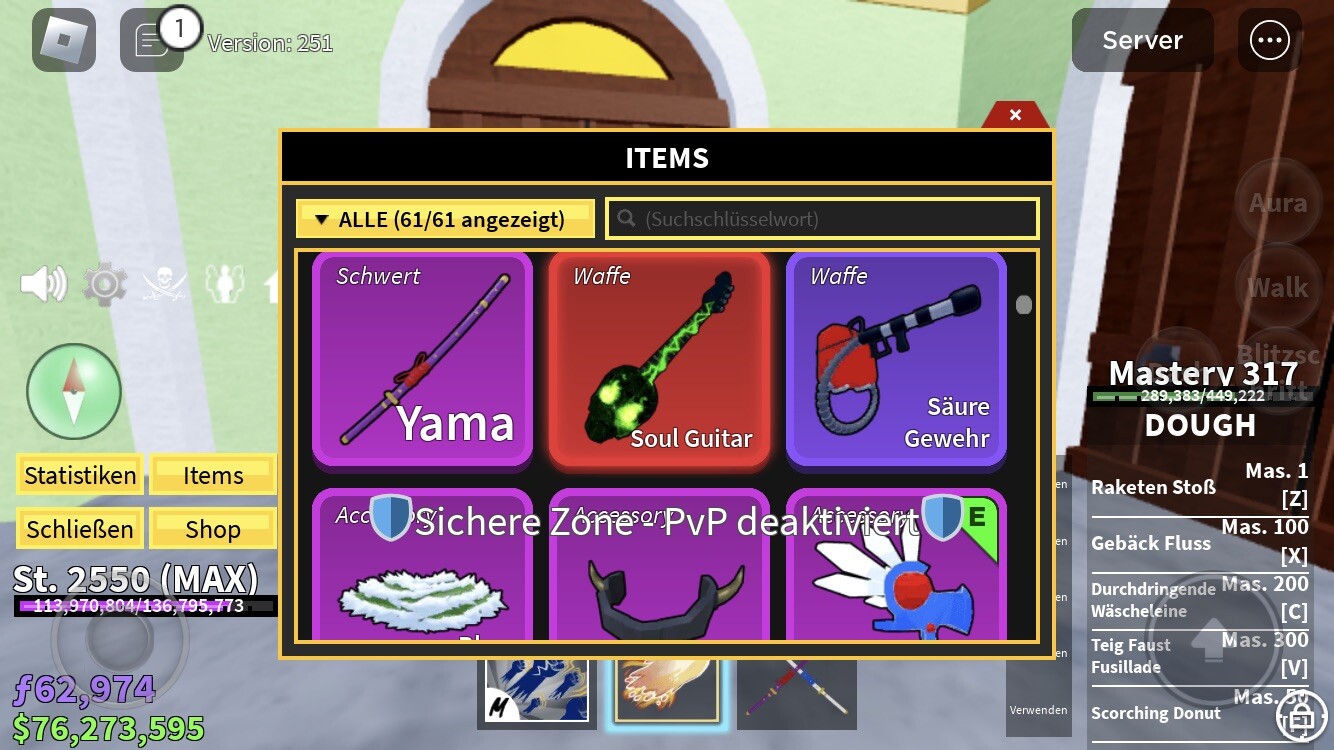Click the Mastery 317 progress bar
Image resolution: width=1334 pixels, height=750 pixels.
pyautogui.click(x=1200, y=394)
